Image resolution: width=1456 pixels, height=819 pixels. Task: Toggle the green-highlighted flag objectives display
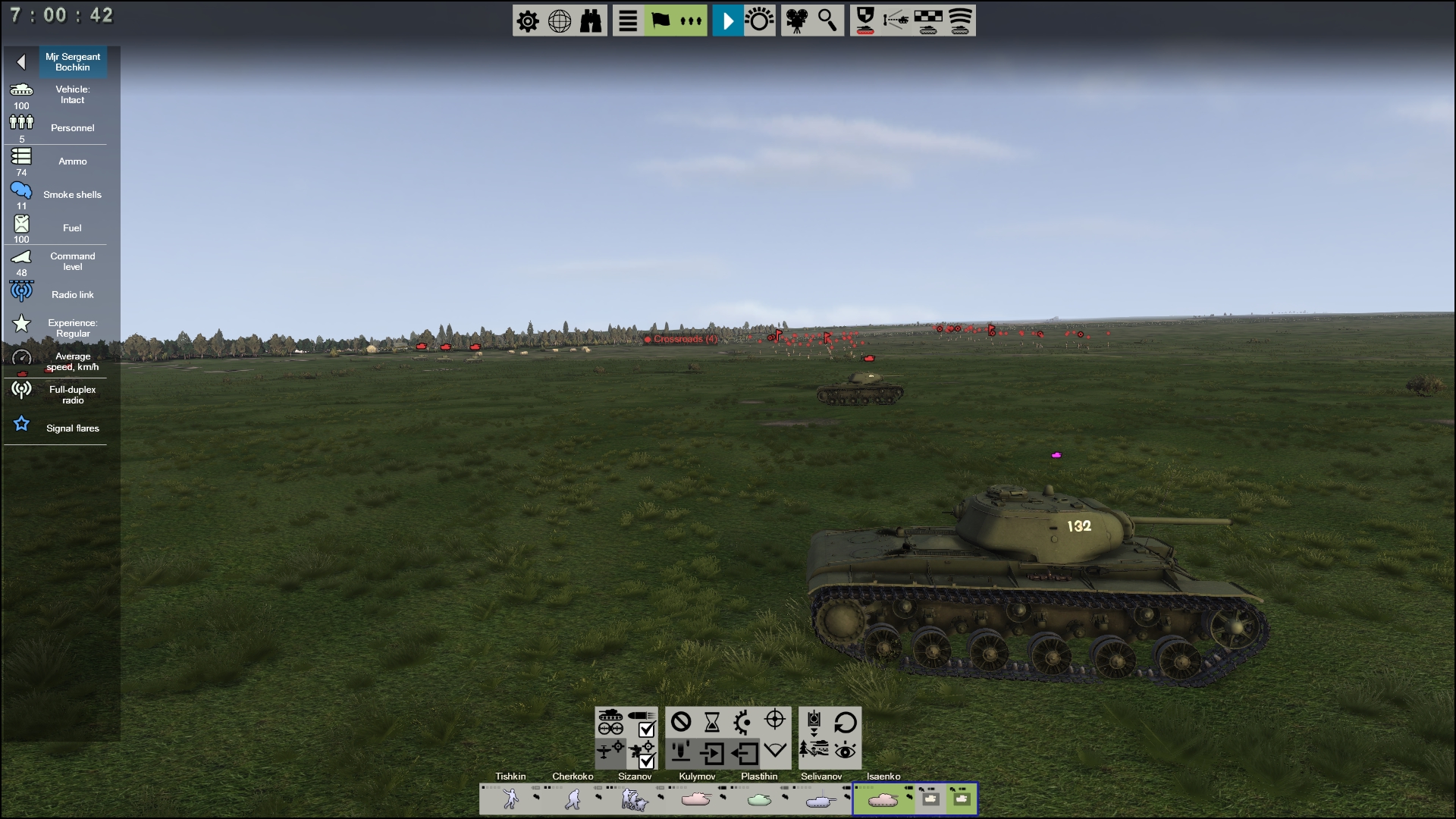point(659,20)
